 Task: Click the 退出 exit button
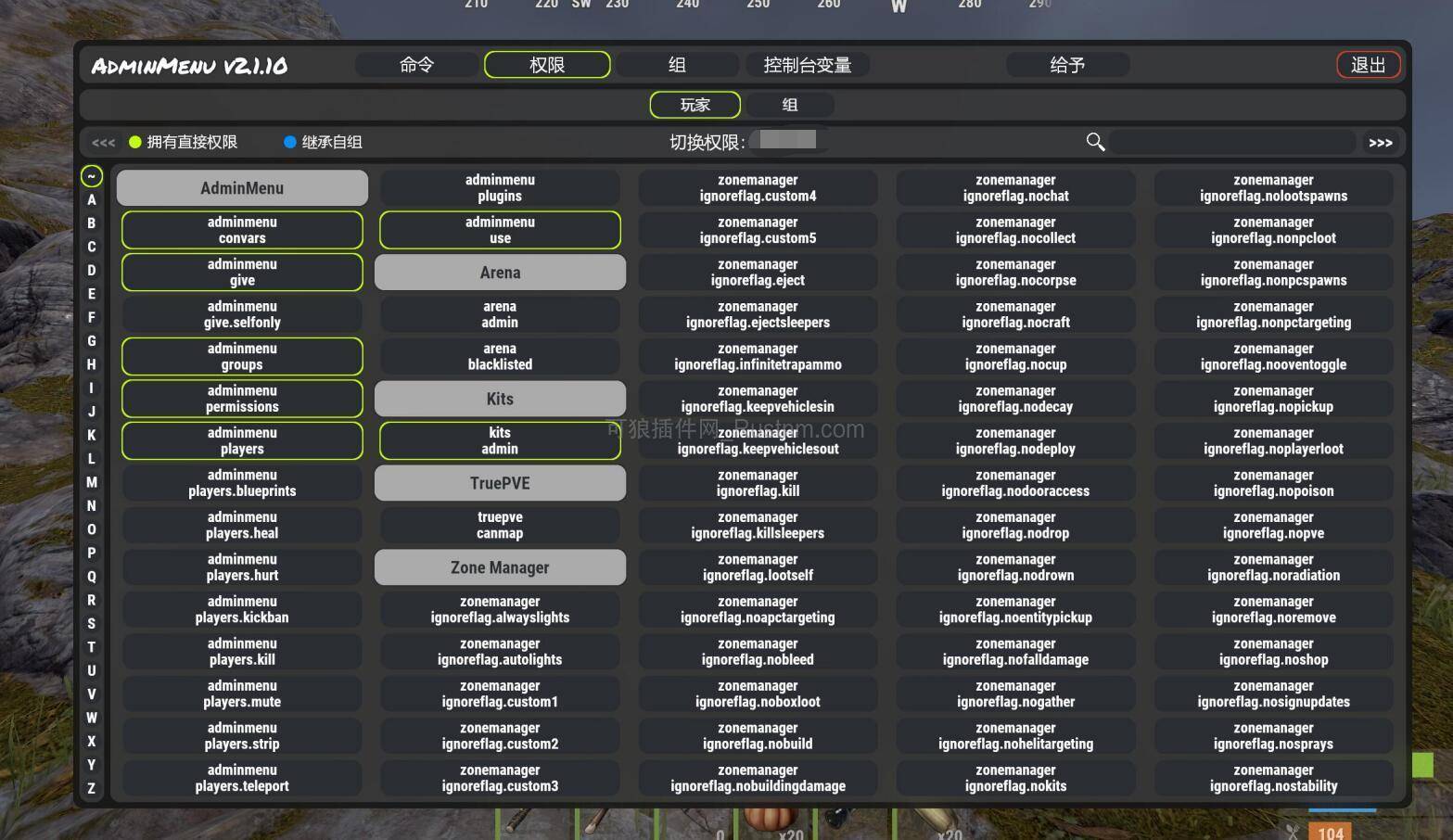[1369, 64]
